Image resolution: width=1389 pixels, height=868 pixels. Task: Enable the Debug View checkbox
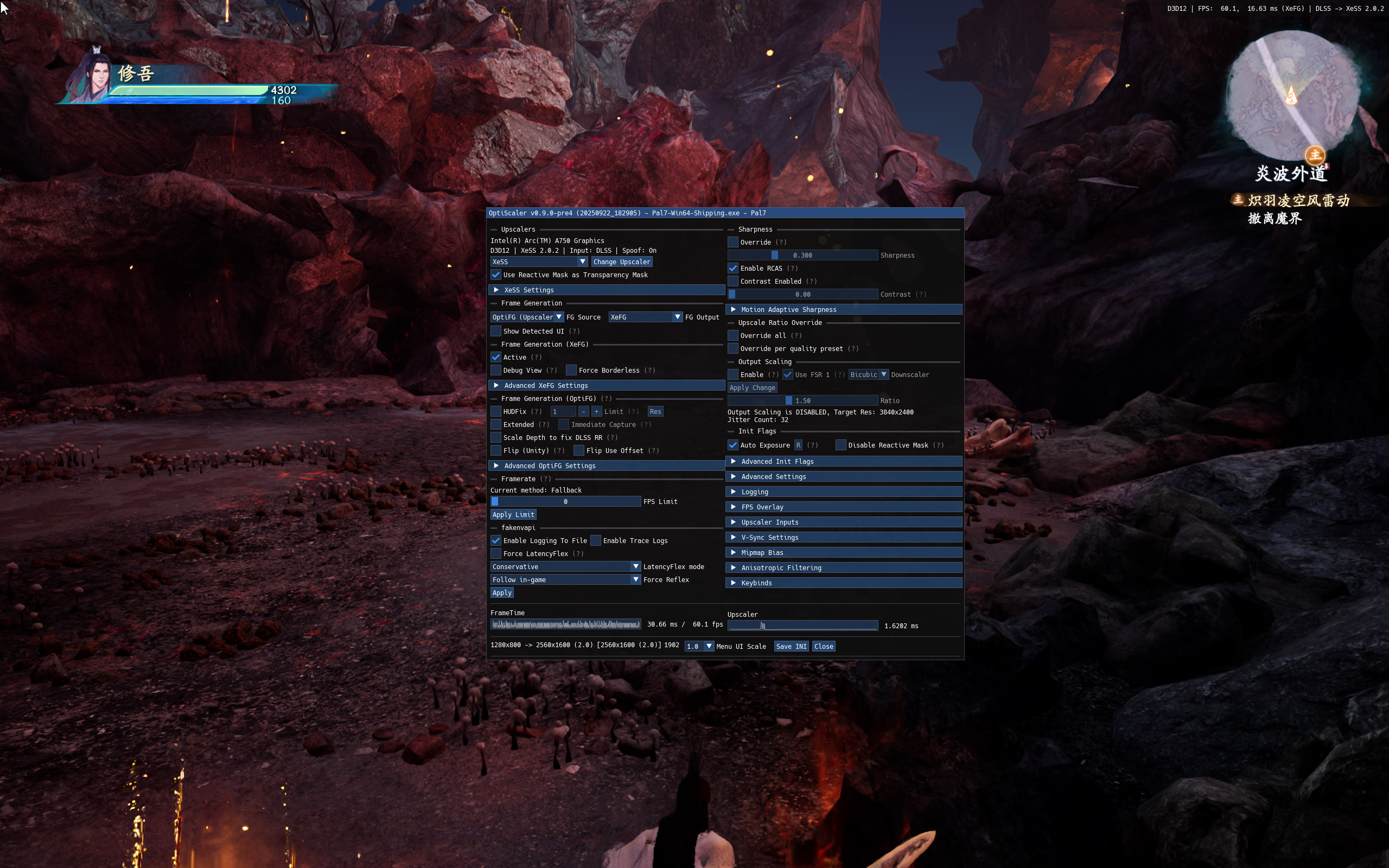pyautogui.click(x=496, y=371)
